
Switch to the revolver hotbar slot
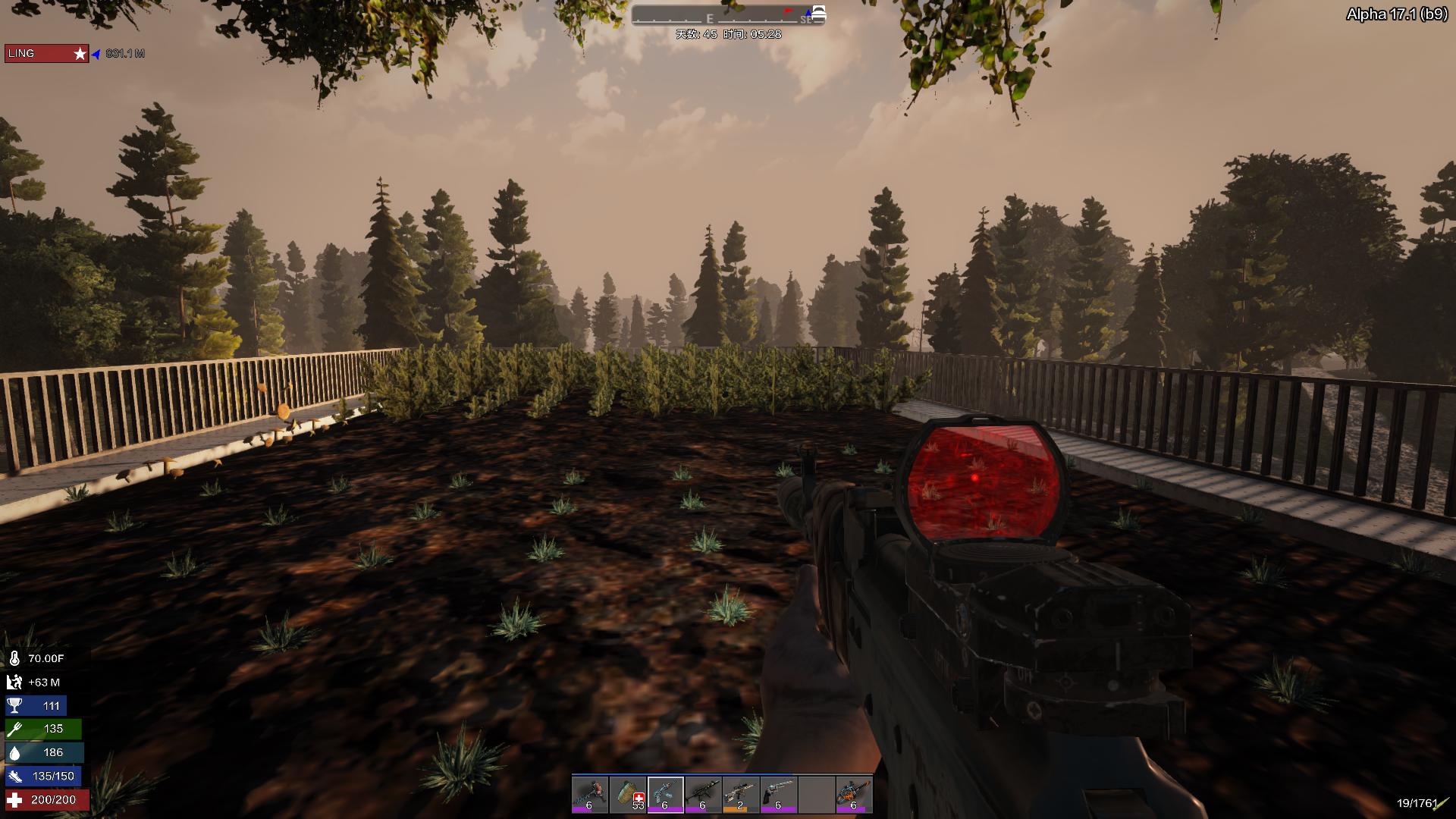778,795
